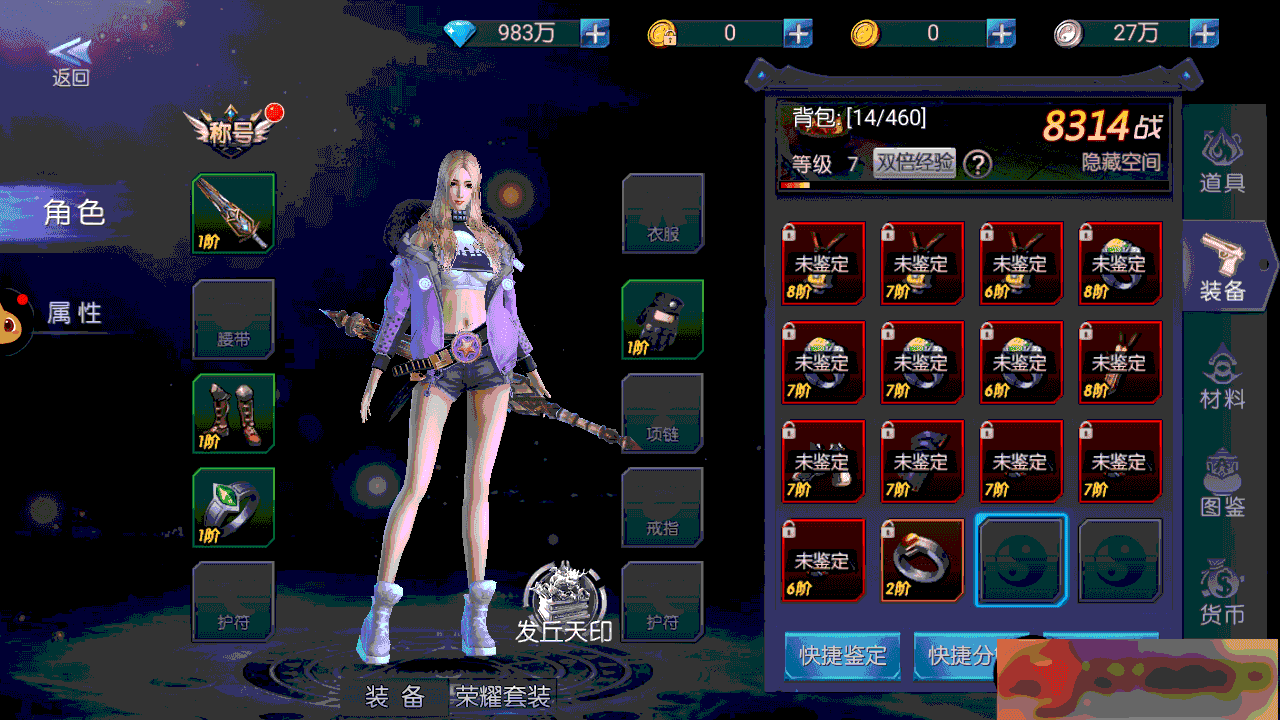Open the 隐藏空间 hidden space
Screen dimensions: 1280x720
(1120, 163)
